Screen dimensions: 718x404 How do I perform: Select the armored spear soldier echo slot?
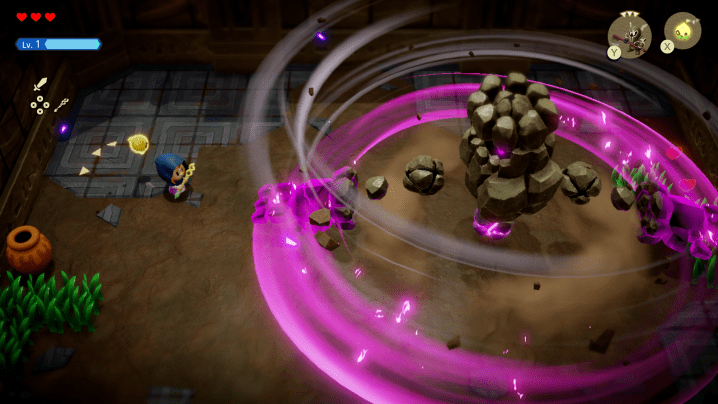point(630,32)
